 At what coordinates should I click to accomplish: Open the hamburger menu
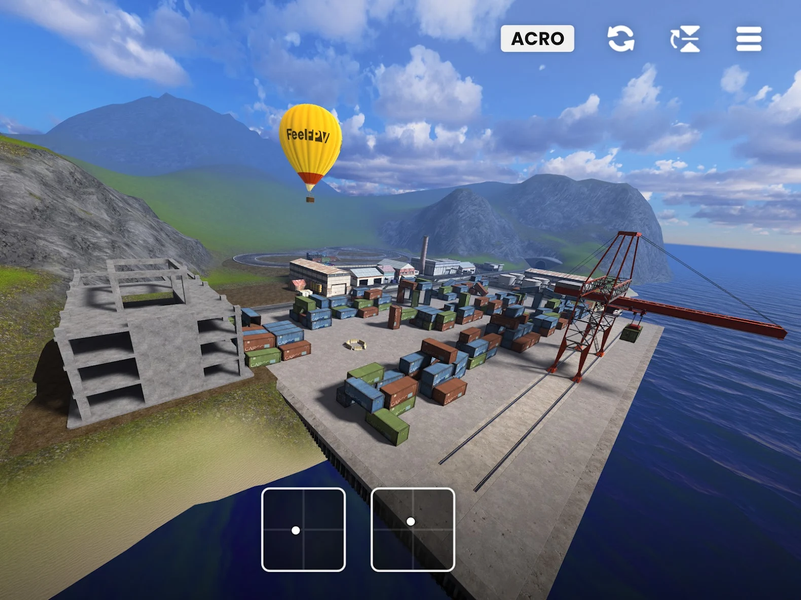coord(749,39)
